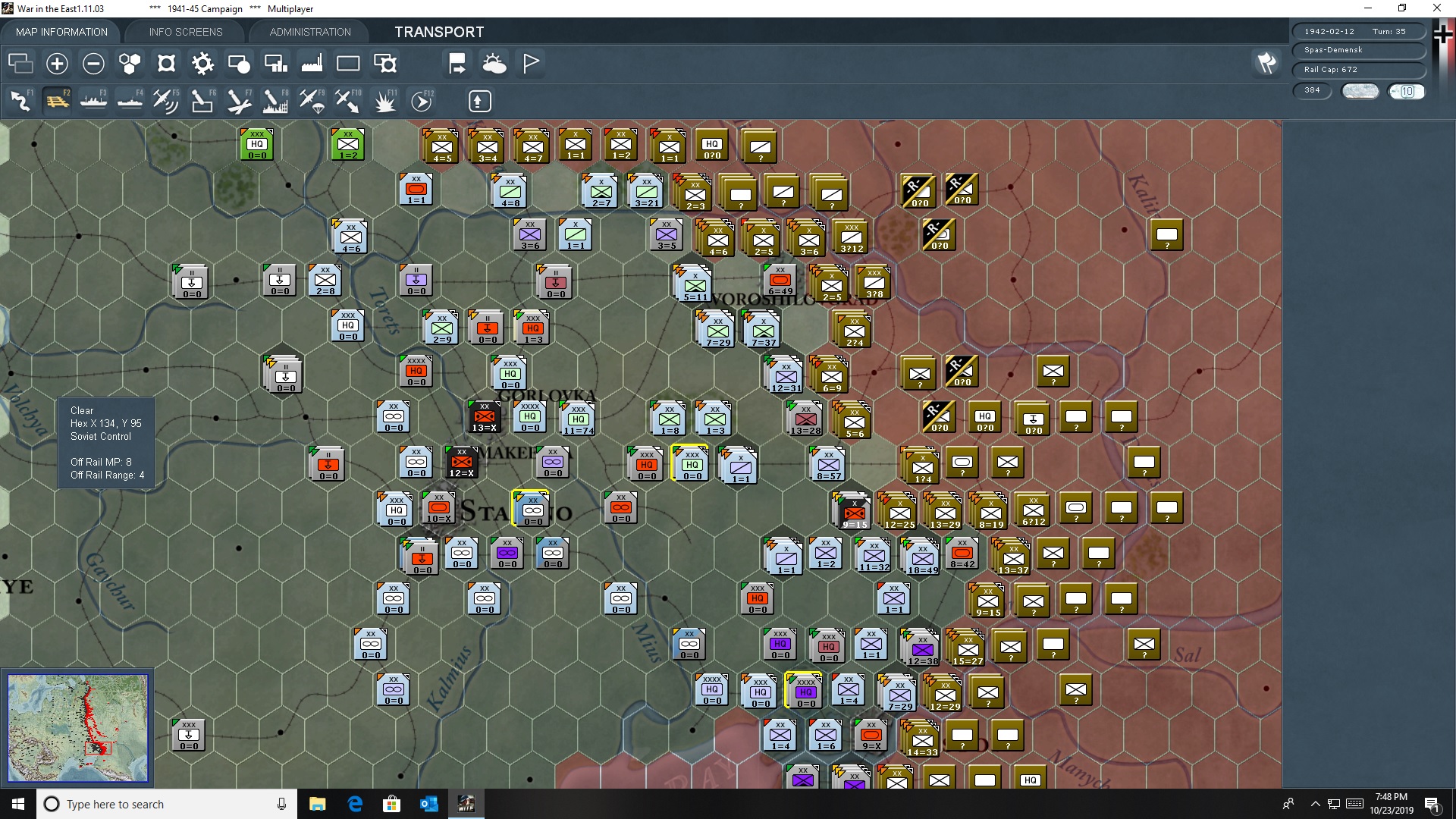Click the minimap in the lower-left corner
Image resolution: width=1456 pixels, height=819 pixels.
(x=77, y=728)
